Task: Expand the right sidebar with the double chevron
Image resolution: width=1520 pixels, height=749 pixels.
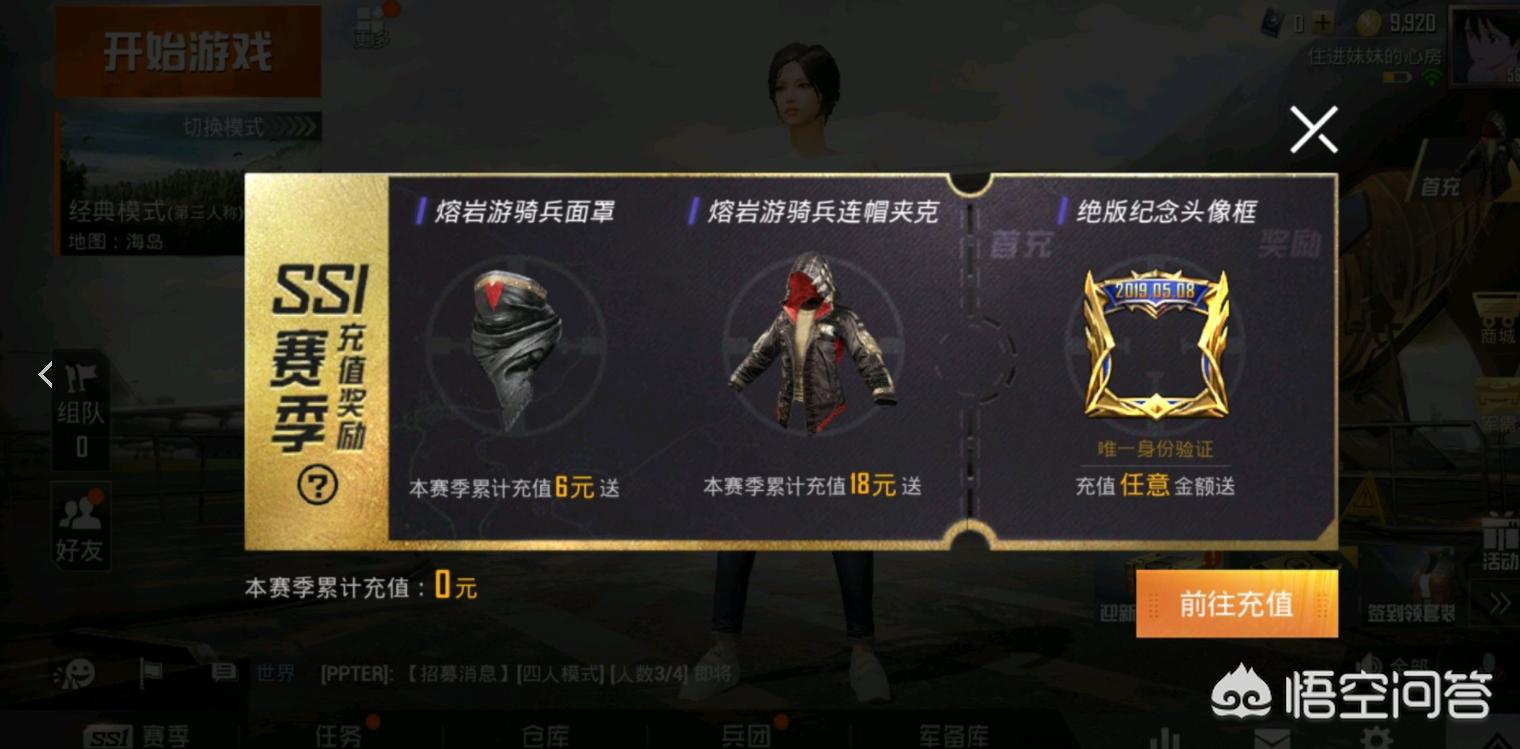Action: click(1499, 602)
